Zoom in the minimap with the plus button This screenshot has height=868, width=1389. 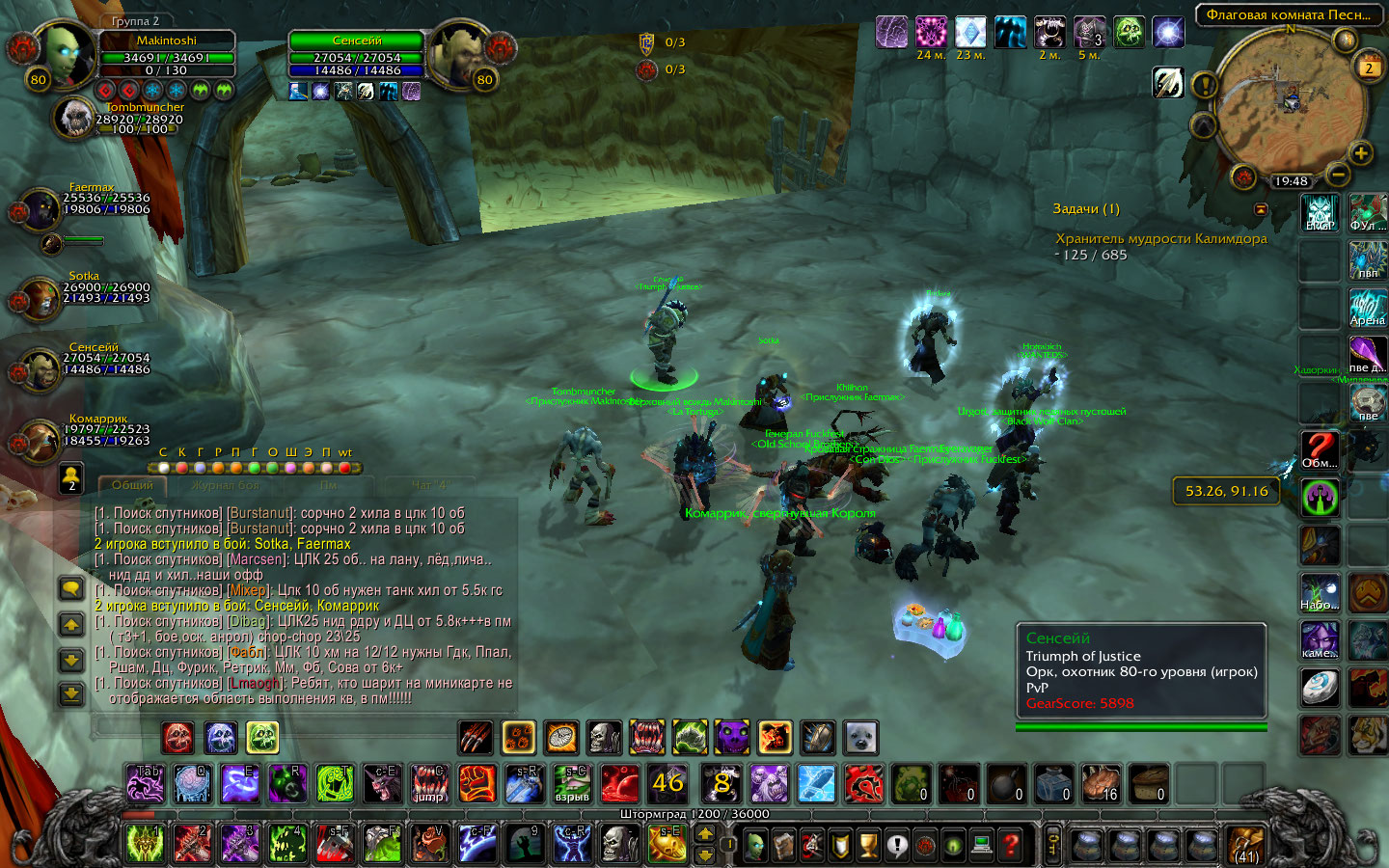tap(1360, 152)
